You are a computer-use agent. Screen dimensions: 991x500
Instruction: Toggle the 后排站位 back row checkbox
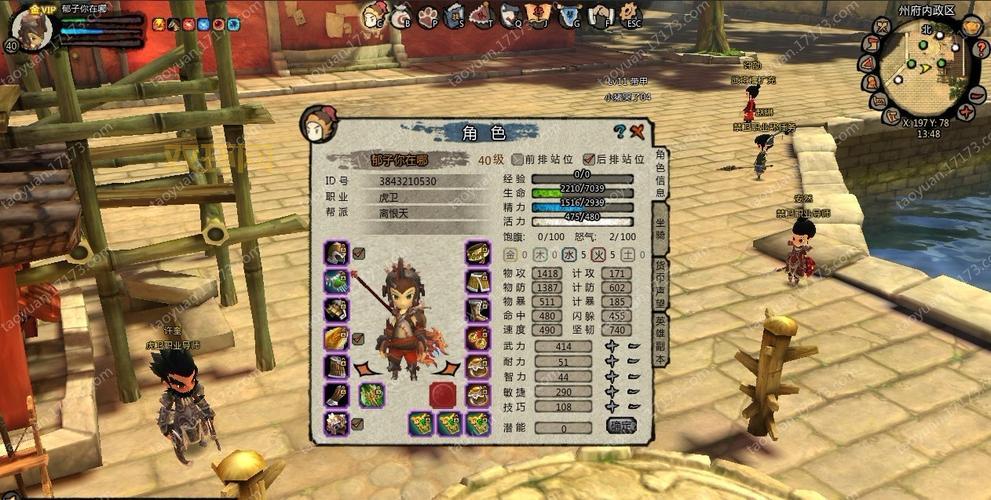tap(587, 158)
